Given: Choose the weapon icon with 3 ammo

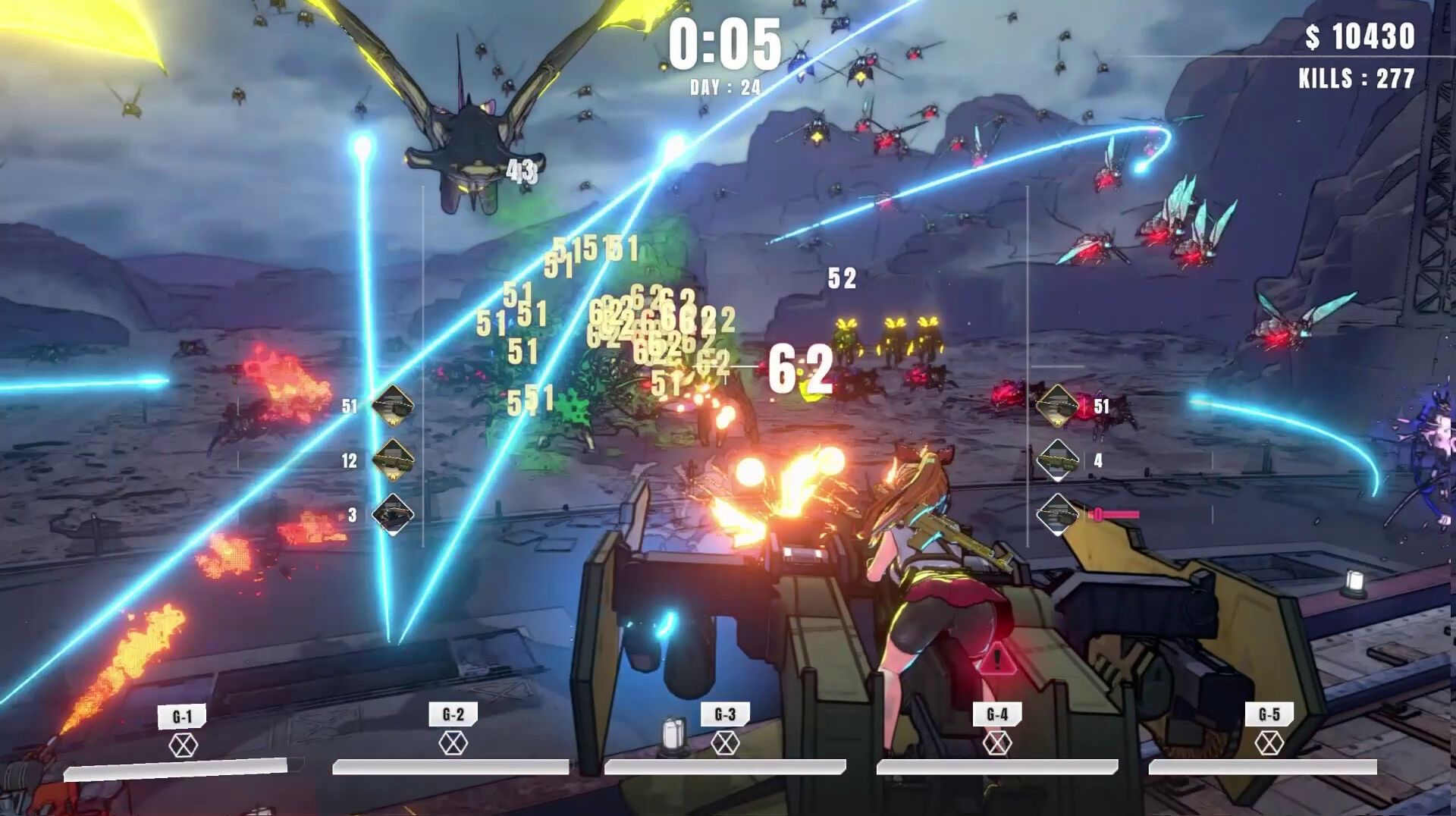Looking at the screenshot, I should point(393,514).
